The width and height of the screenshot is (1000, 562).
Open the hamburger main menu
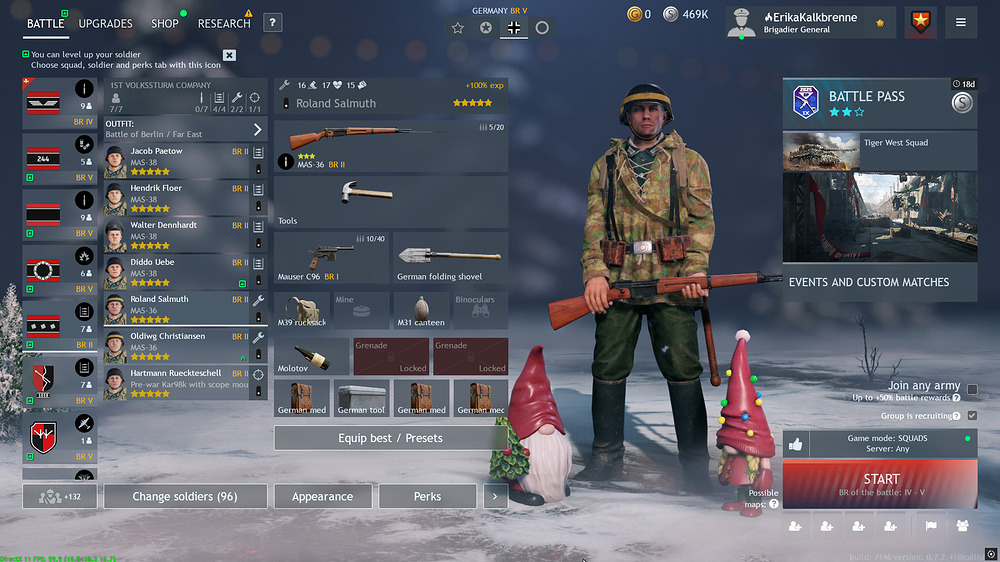click(x=961, y=22)
